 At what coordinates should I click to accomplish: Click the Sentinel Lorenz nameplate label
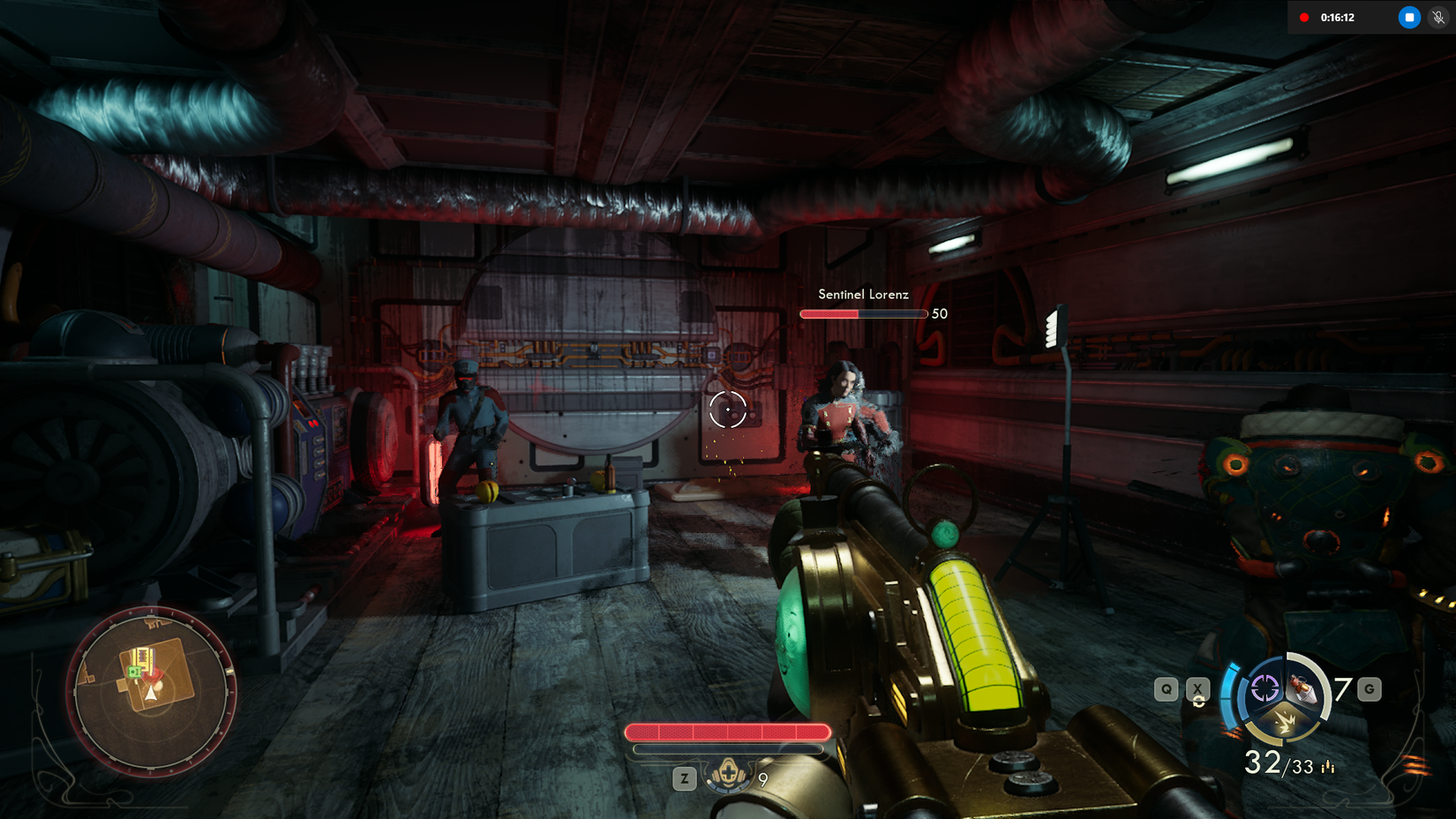[863, 295]
